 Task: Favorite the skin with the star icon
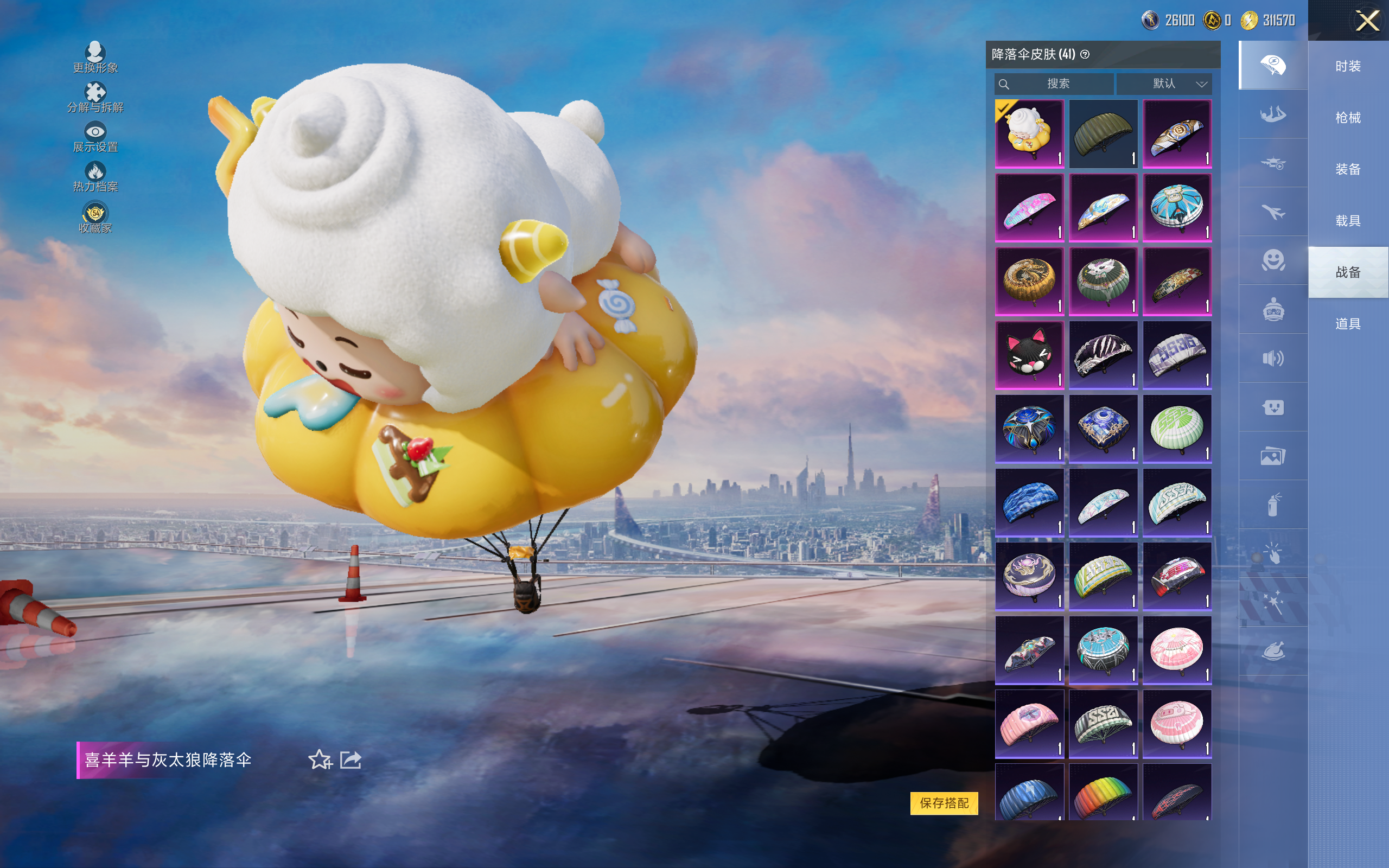pos(320,759)
